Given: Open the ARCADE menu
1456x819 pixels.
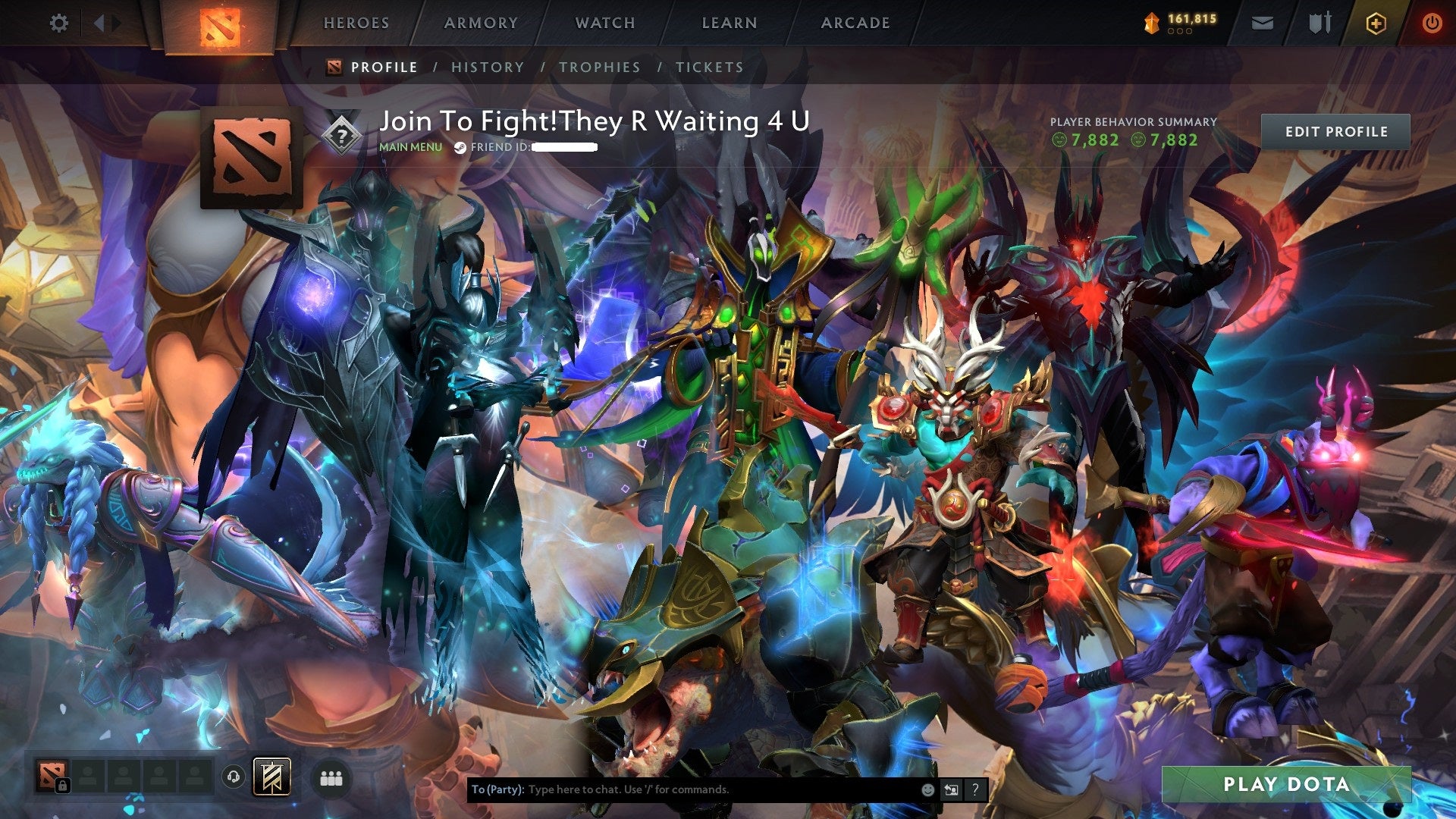Looking at the screenshot, I should pos(855,23).
